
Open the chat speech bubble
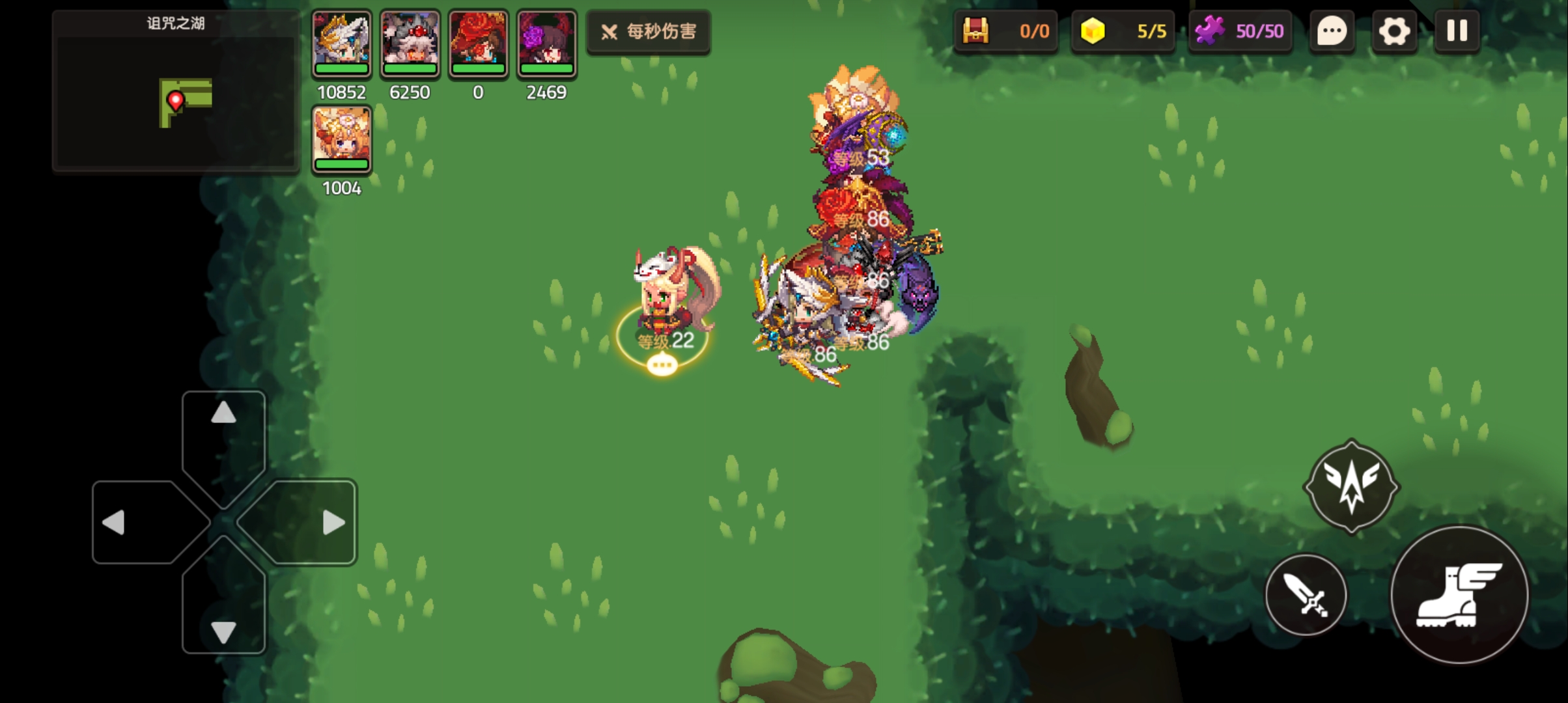pos(1332,31)
